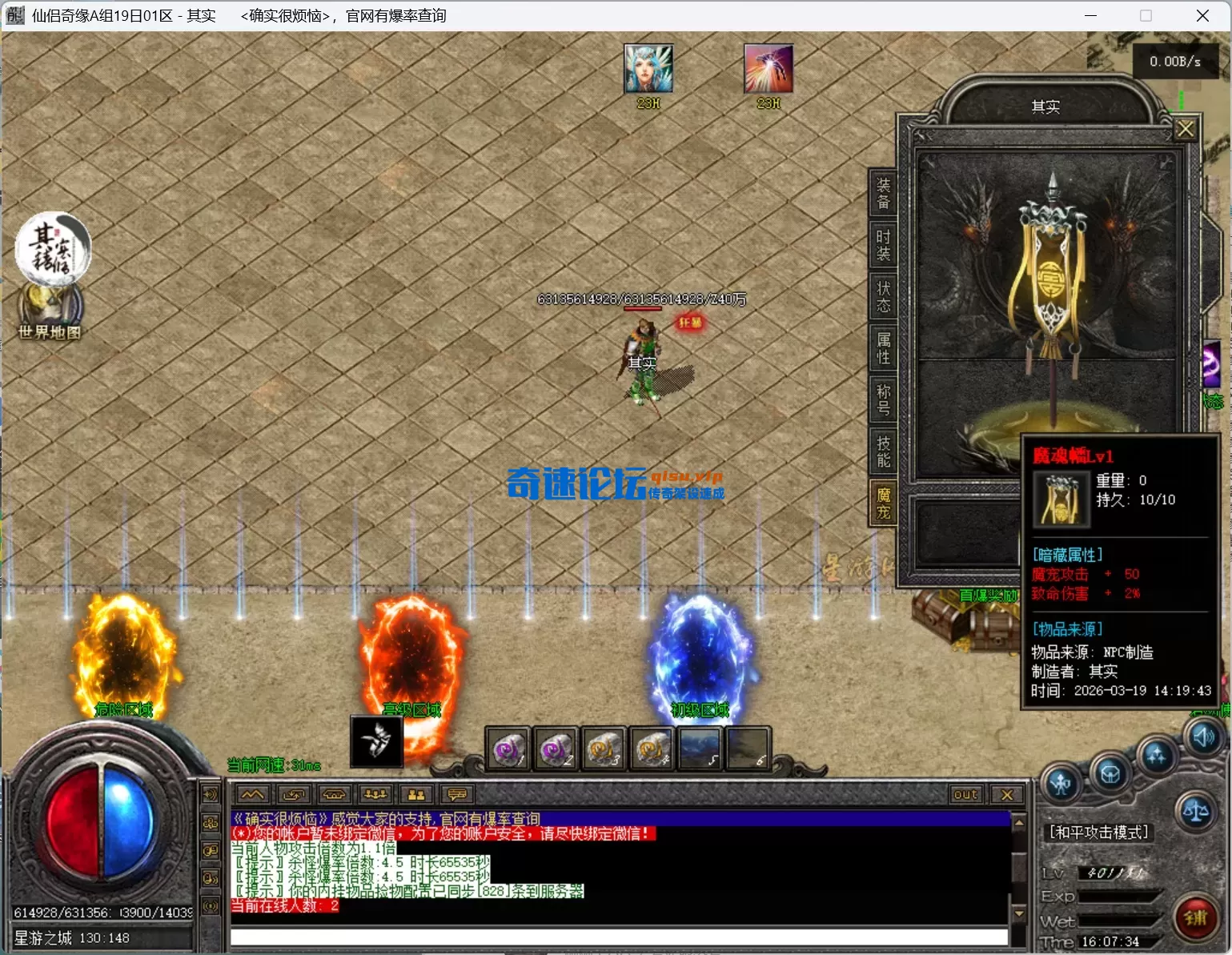
Task: Click the three-person group icon above chat
Action: 375,794
